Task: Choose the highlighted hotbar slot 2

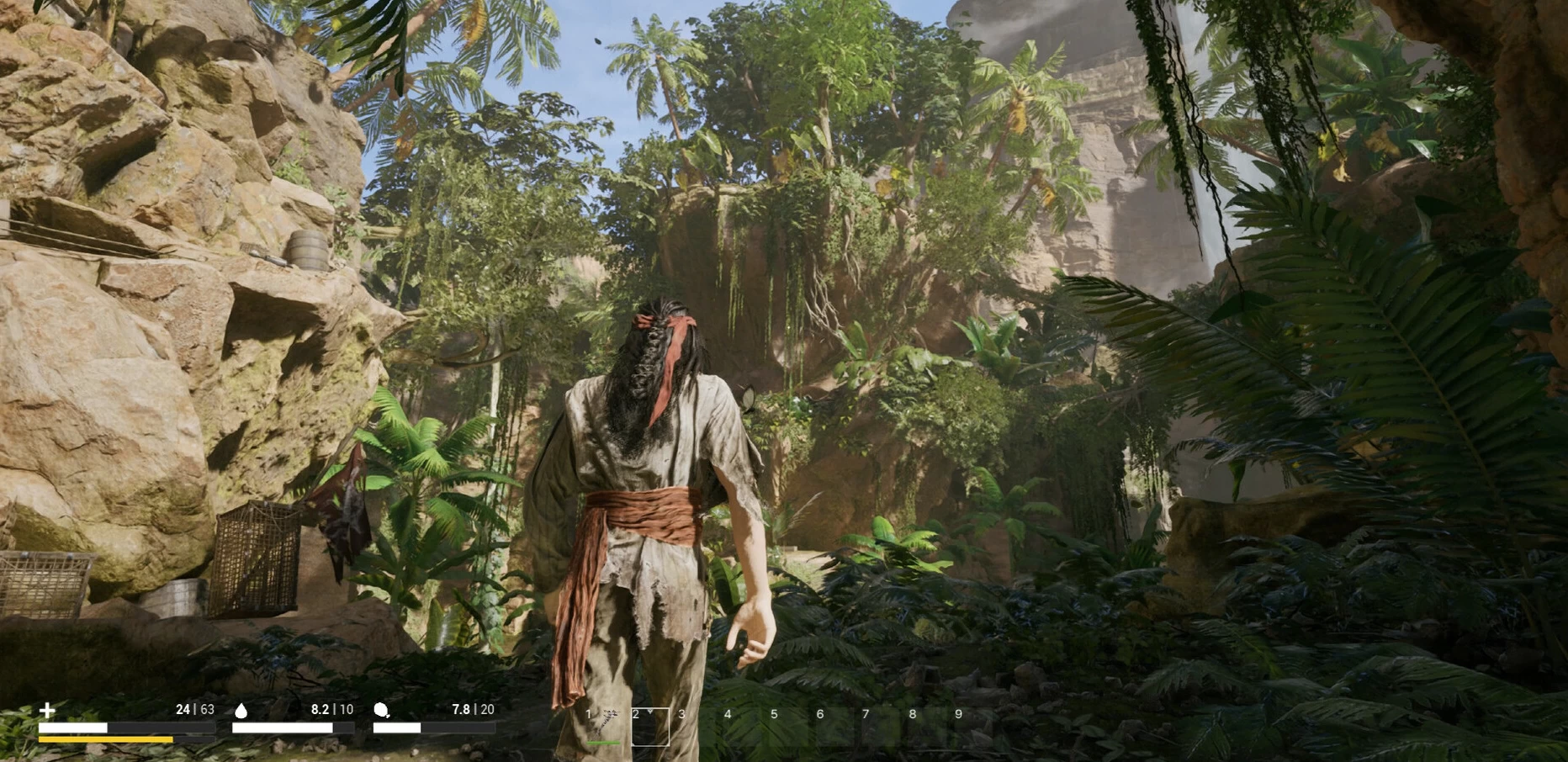Action: pos(650,727)
